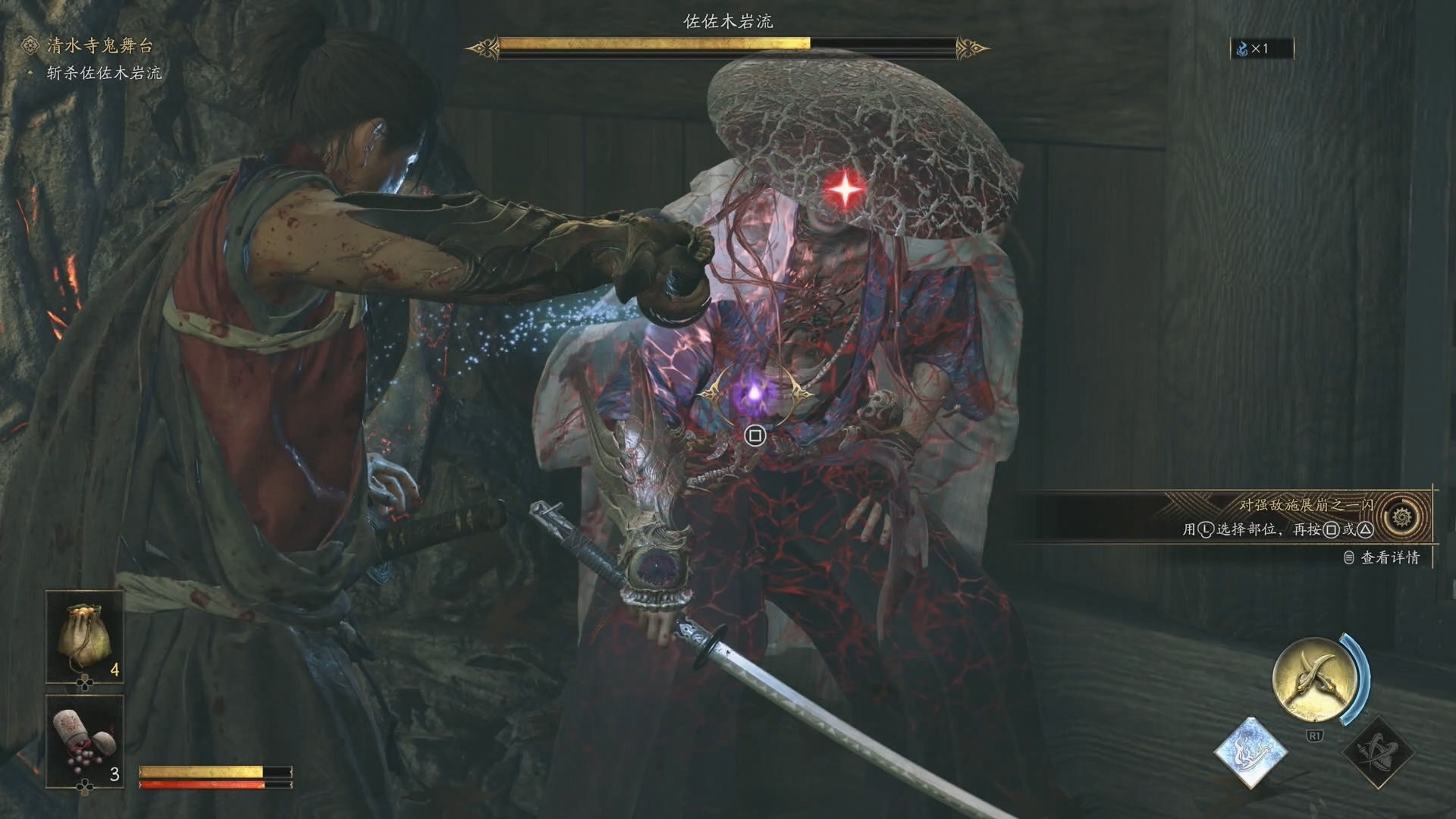
Task: Open the 对强敌施展崩之一闪 tutorial hint
Action: point(1306,505)
